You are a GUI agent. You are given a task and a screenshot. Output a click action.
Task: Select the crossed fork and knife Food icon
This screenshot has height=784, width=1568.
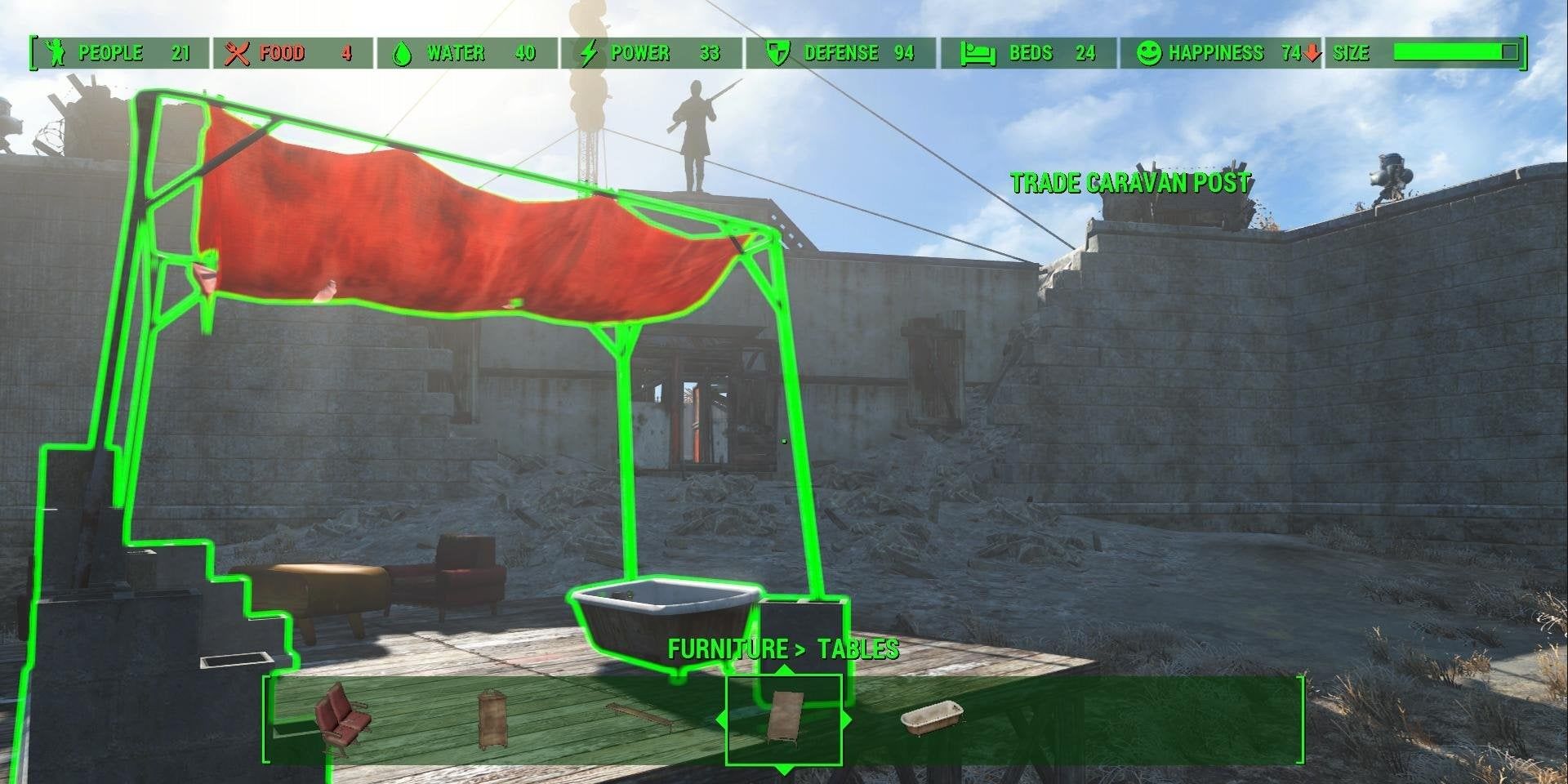point(238,53)
